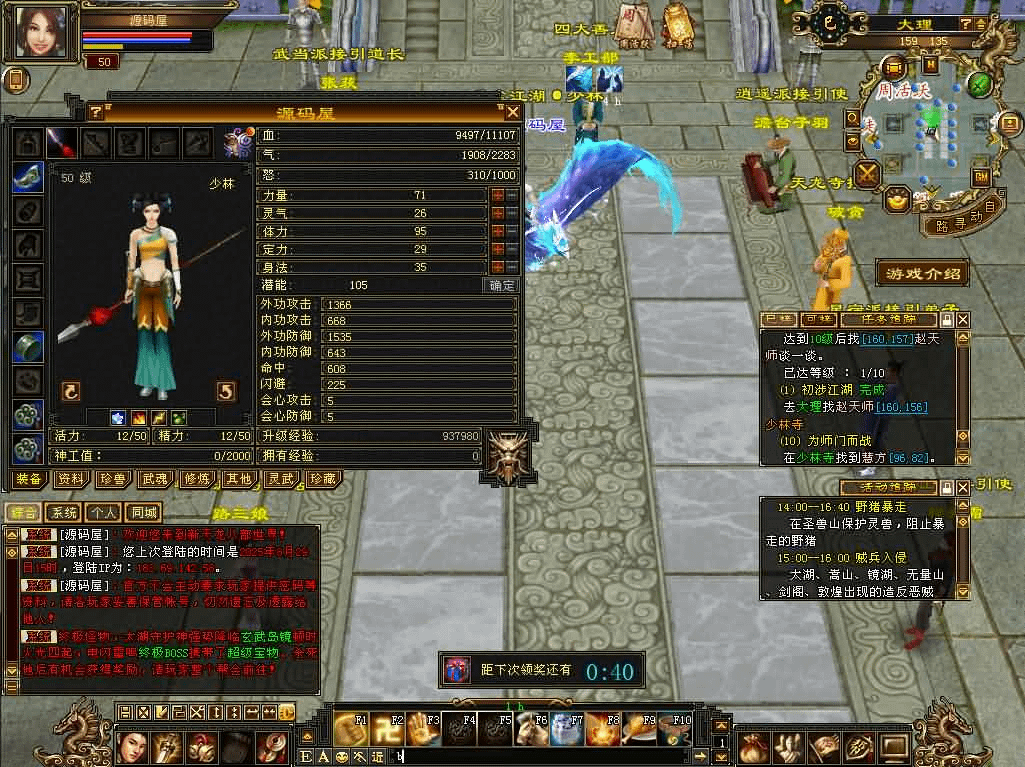Screen dimensions: 1025x767
Task: Switch chat to the 系统 channel
Action: 62,512
